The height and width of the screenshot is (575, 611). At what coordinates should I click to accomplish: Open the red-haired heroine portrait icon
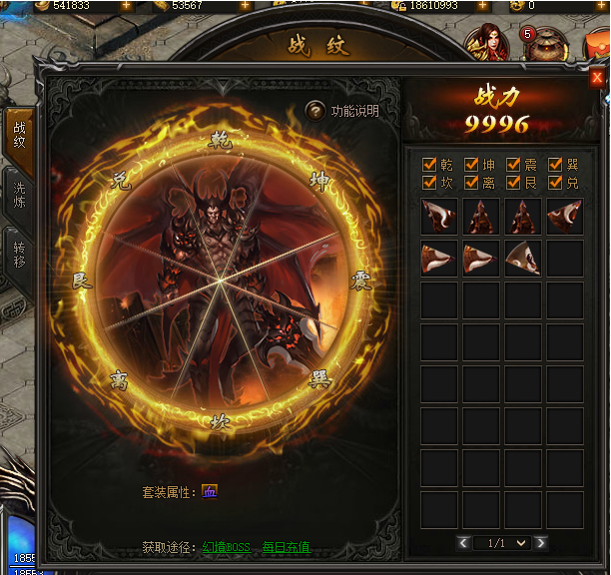487,43
